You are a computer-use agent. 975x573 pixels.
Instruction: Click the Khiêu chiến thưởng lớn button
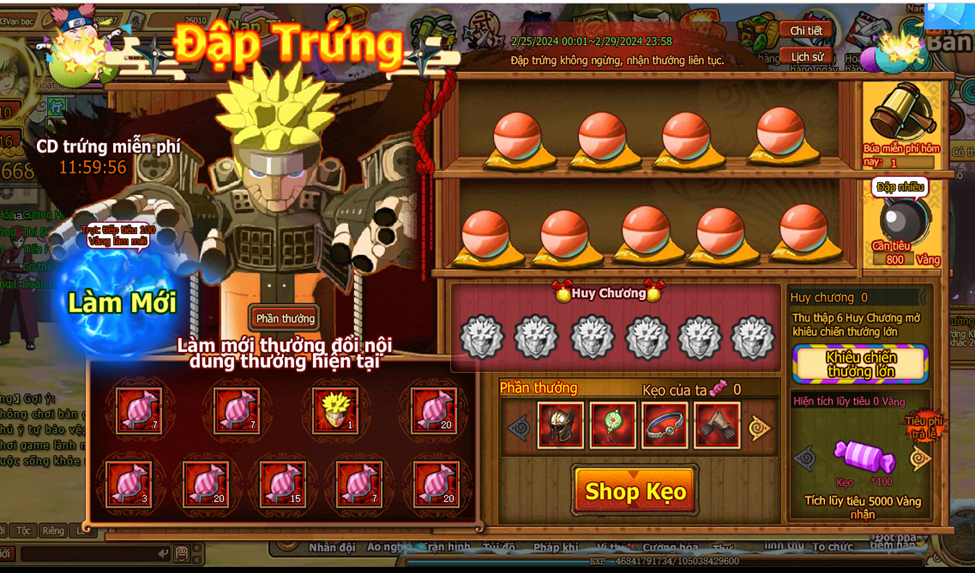pos(861,364)
